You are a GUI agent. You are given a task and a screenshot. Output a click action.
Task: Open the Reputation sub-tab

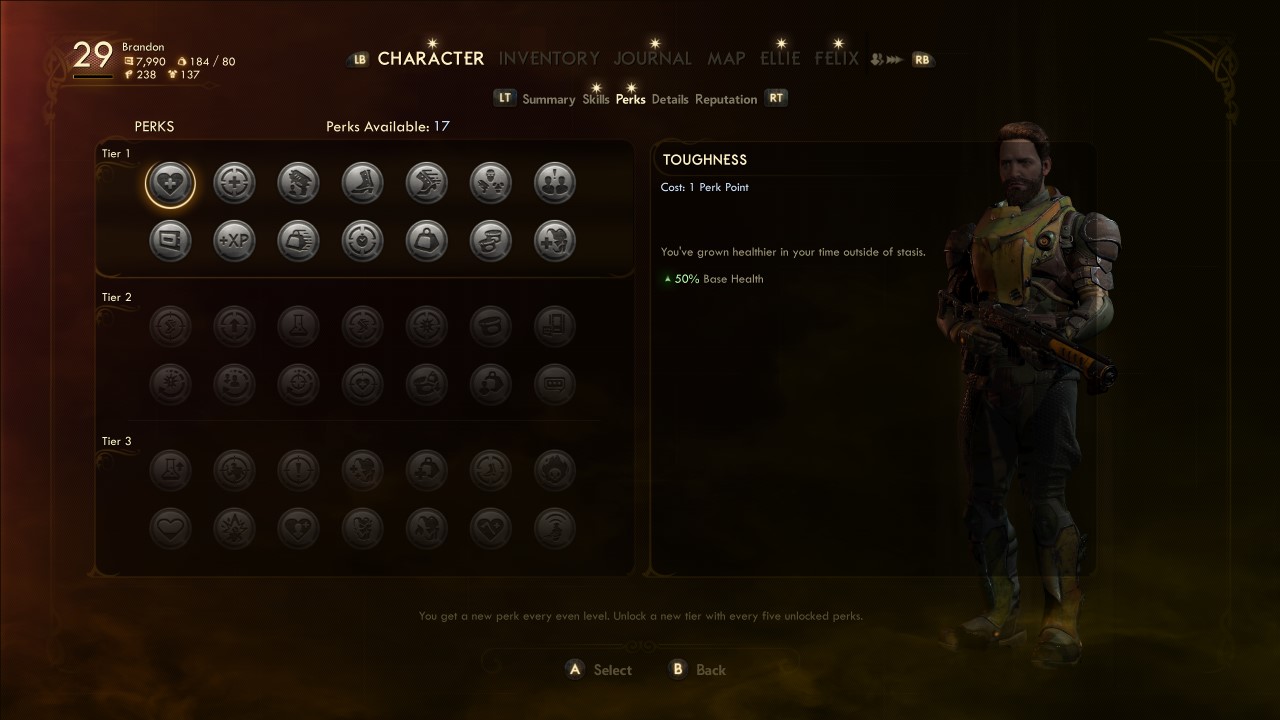point(726,99)
